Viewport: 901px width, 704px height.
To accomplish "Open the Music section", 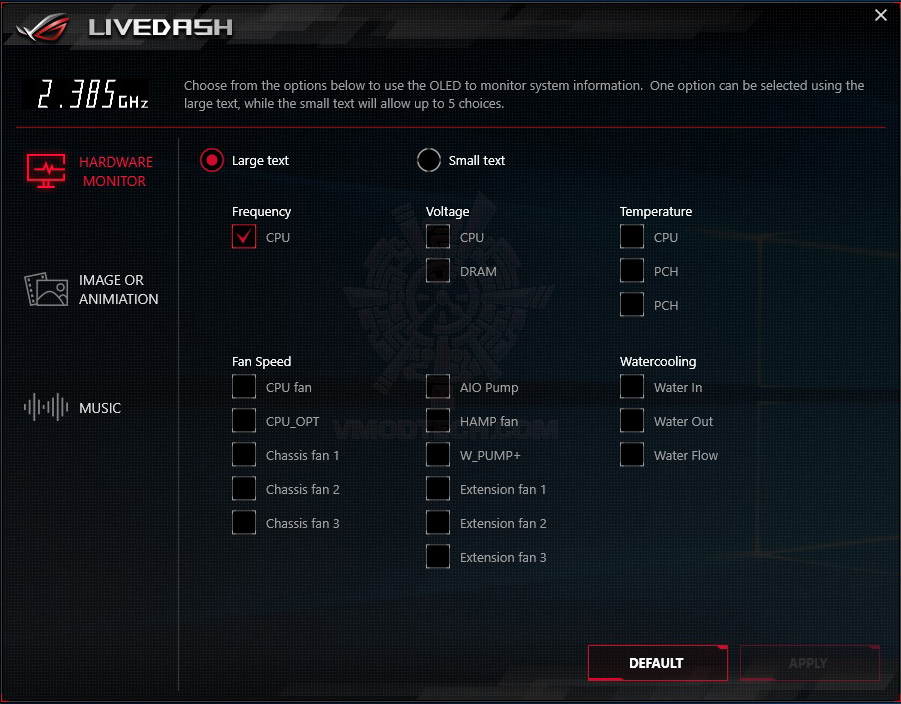I will [x=74, y=407].
